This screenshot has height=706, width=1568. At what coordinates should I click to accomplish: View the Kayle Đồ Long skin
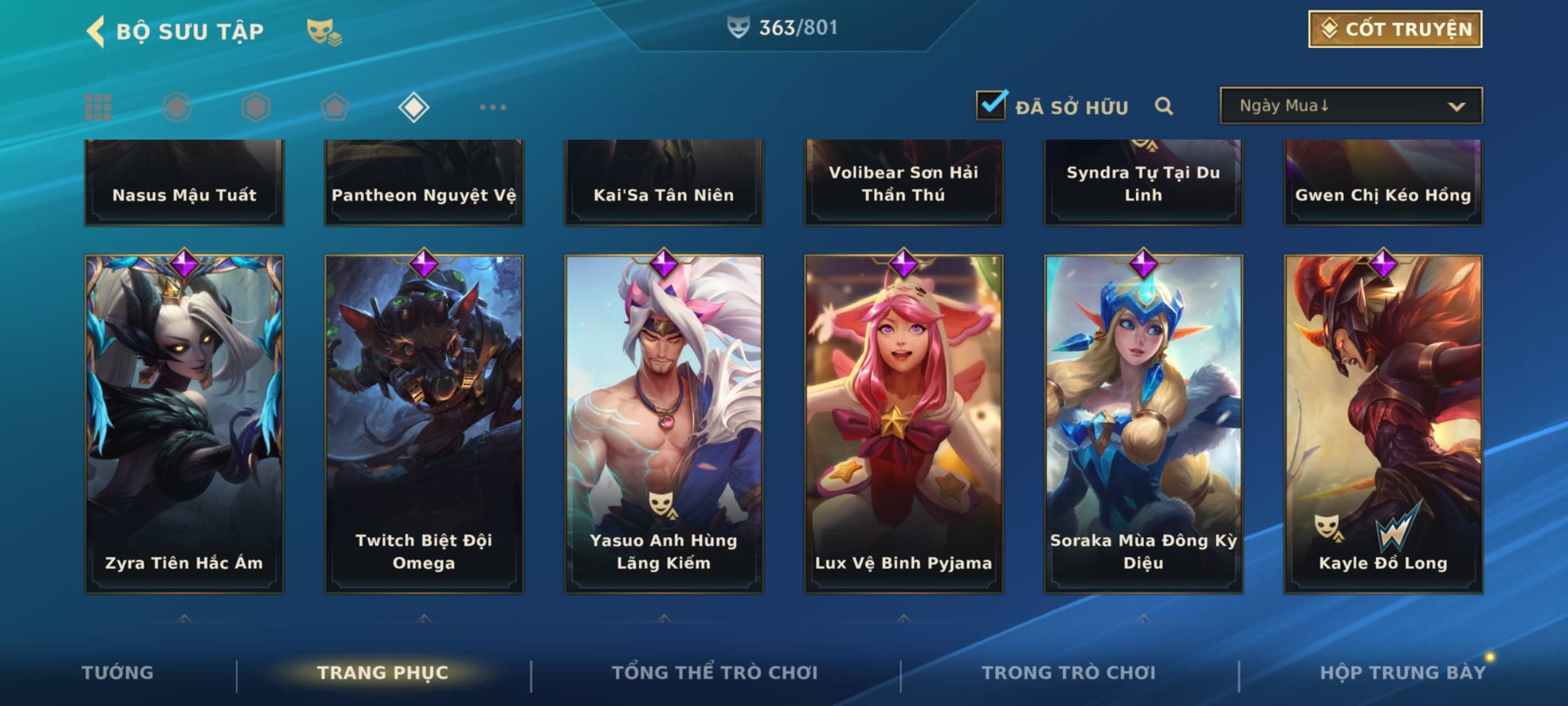[x=1383, y=424]
